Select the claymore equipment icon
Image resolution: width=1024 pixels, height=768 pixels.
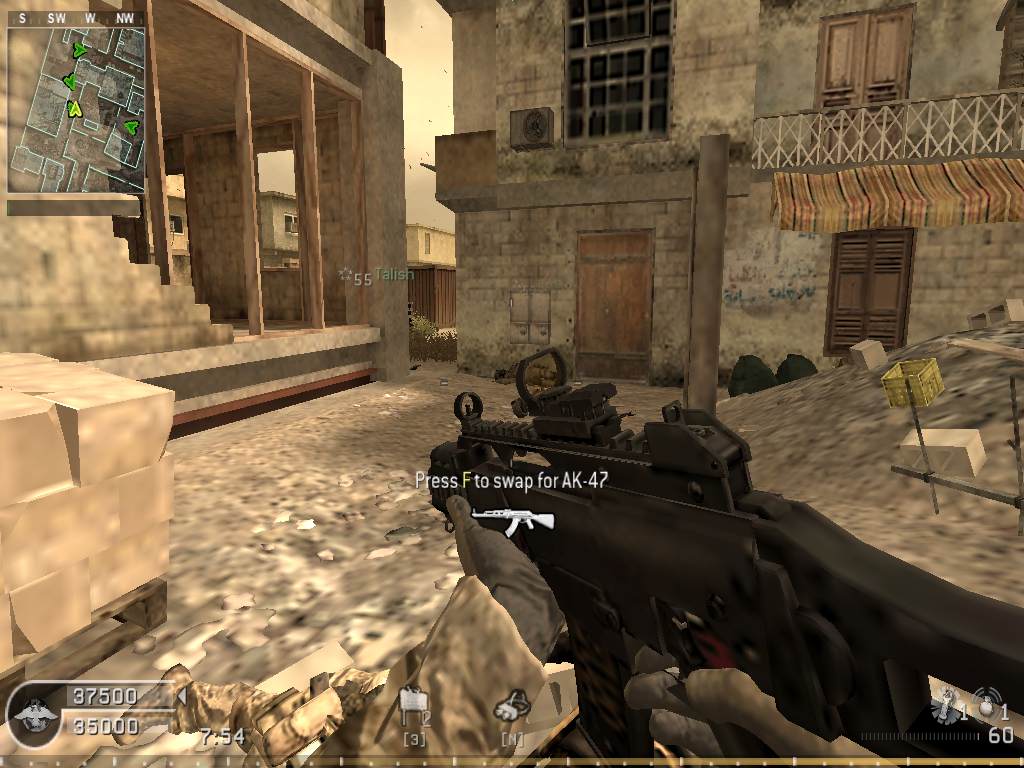click(410, 706)
